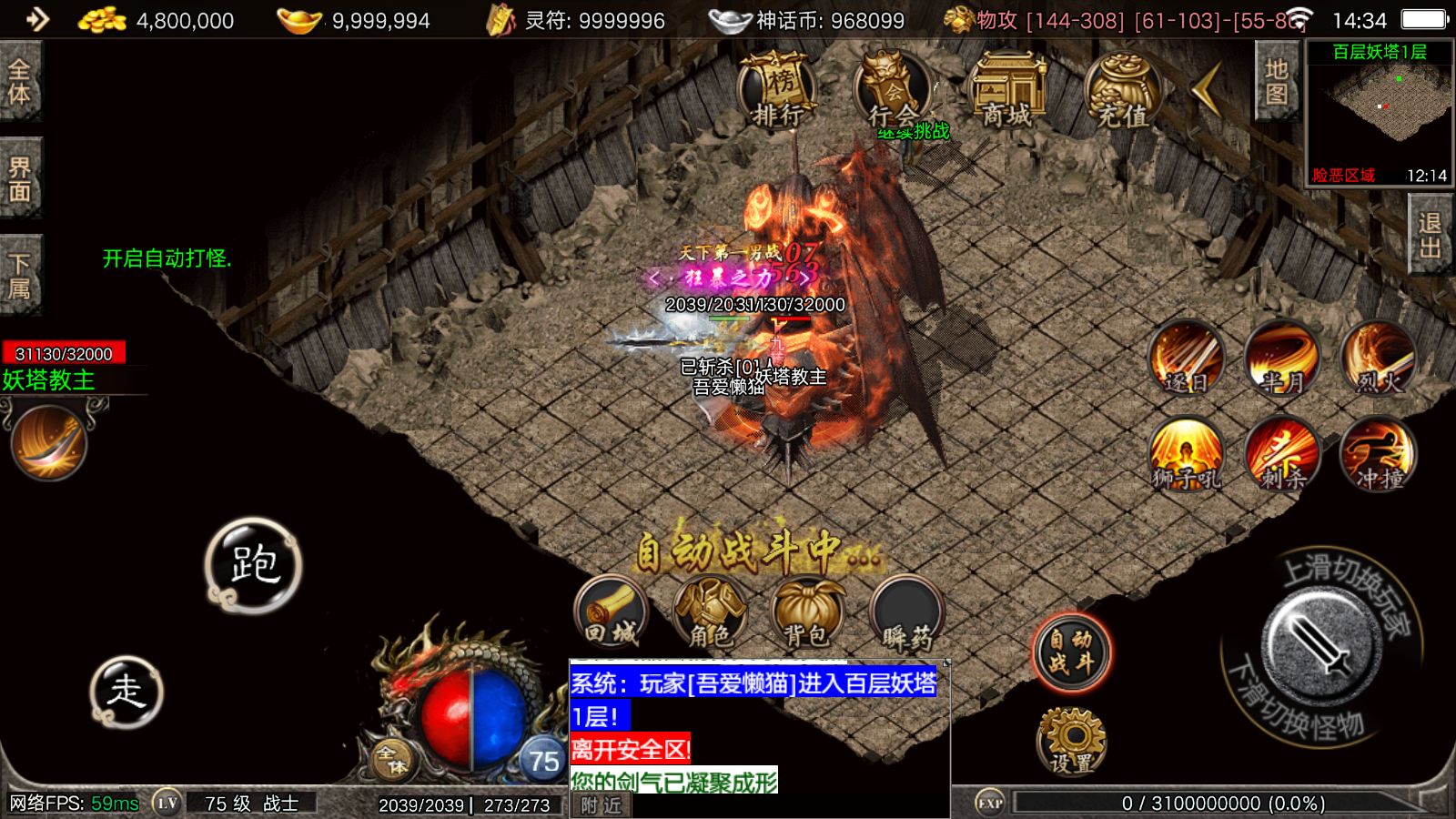The width and height of the screenshot is (1456, 819).
Task: Use the 半月 skill
Action: pos(1282,359)
